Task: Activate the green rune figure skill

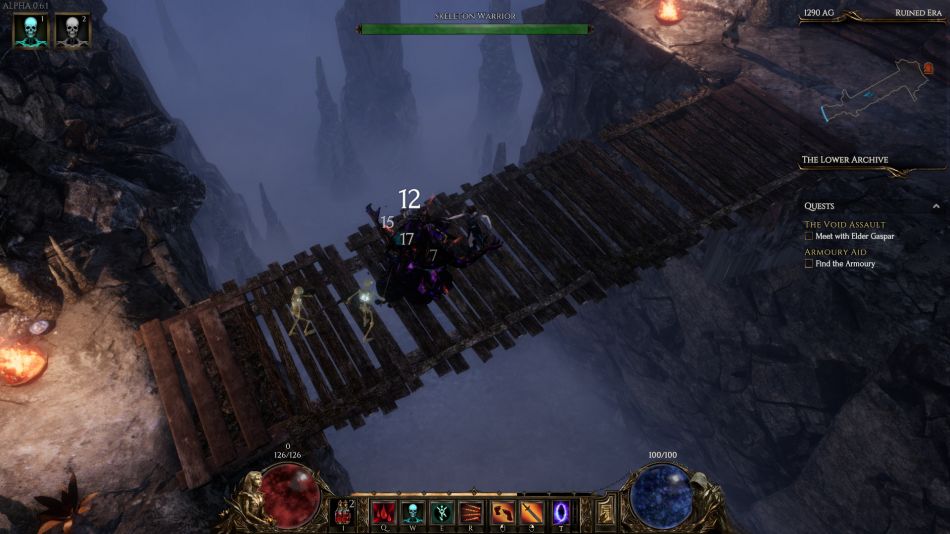Action: 442,513
